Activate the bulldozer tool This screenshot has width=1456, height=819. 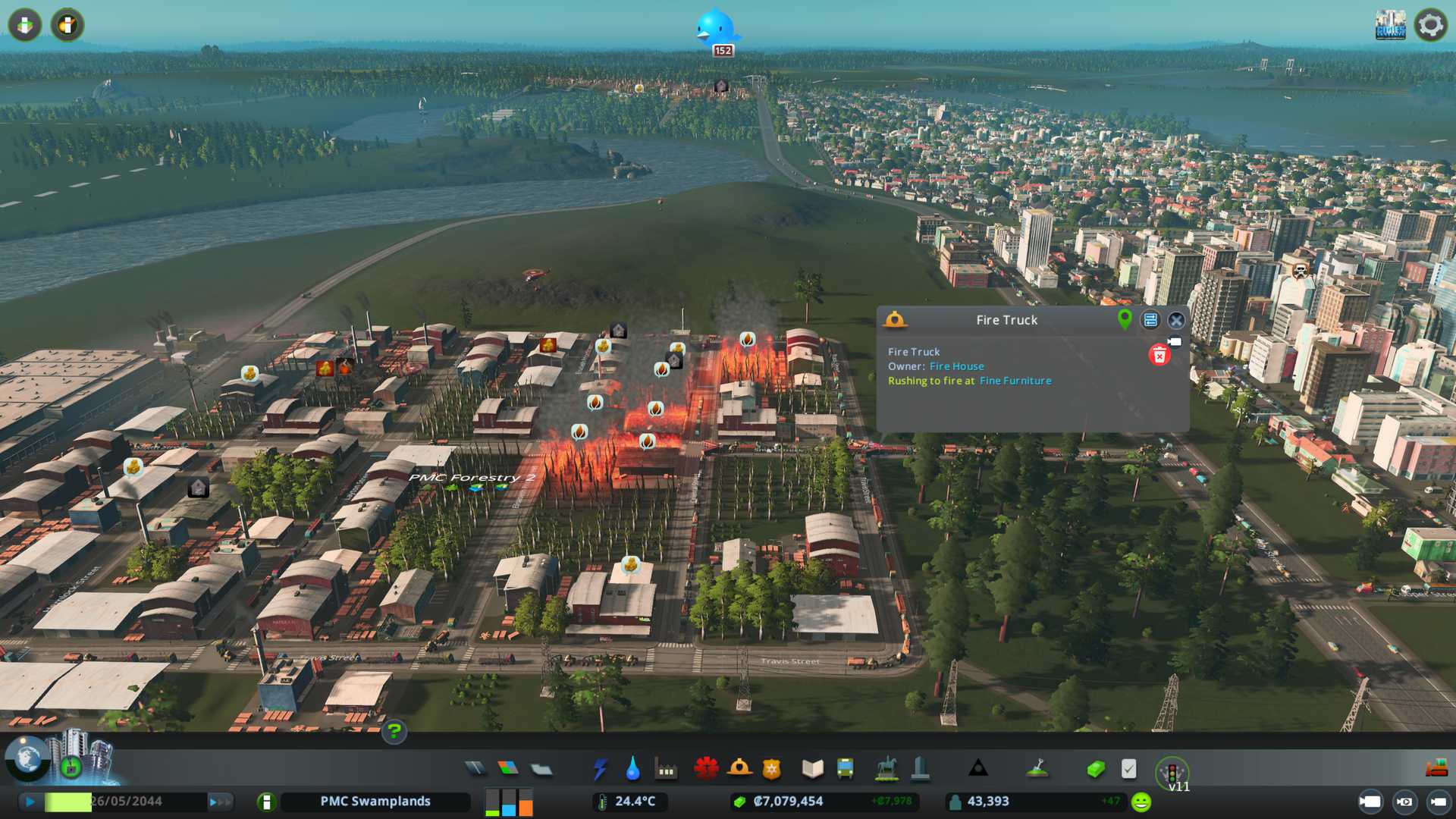(1436, 769)
